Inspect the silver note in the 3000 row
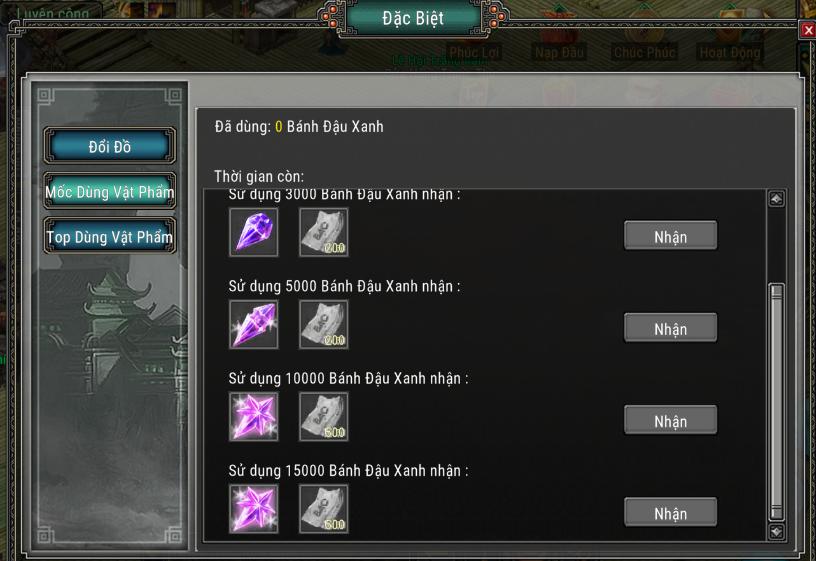816x561 pixels. (x=324, y=233)
